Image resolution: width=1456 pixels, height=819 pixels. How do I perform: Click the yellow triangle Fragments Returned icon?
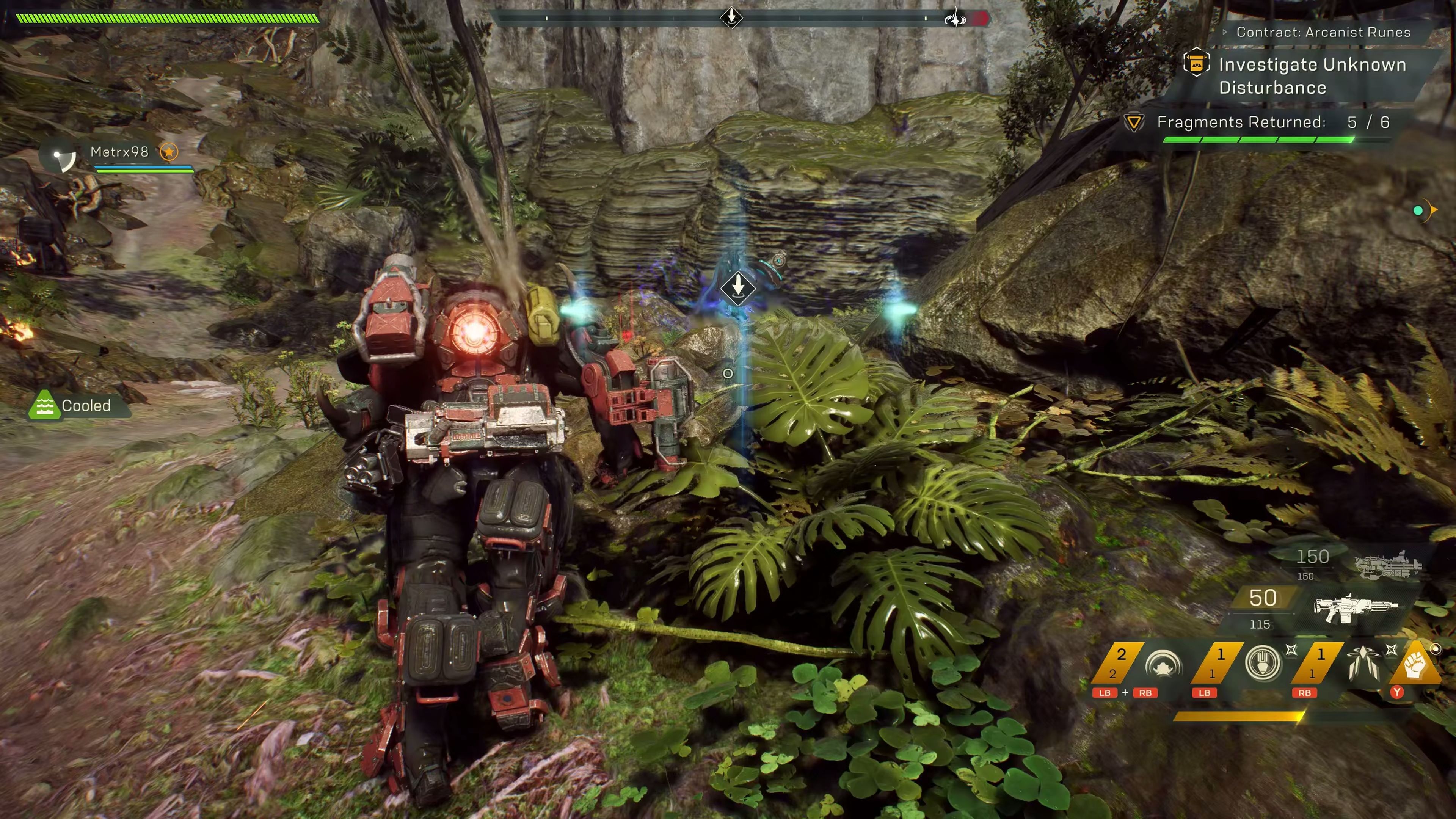coord(1133,122)
